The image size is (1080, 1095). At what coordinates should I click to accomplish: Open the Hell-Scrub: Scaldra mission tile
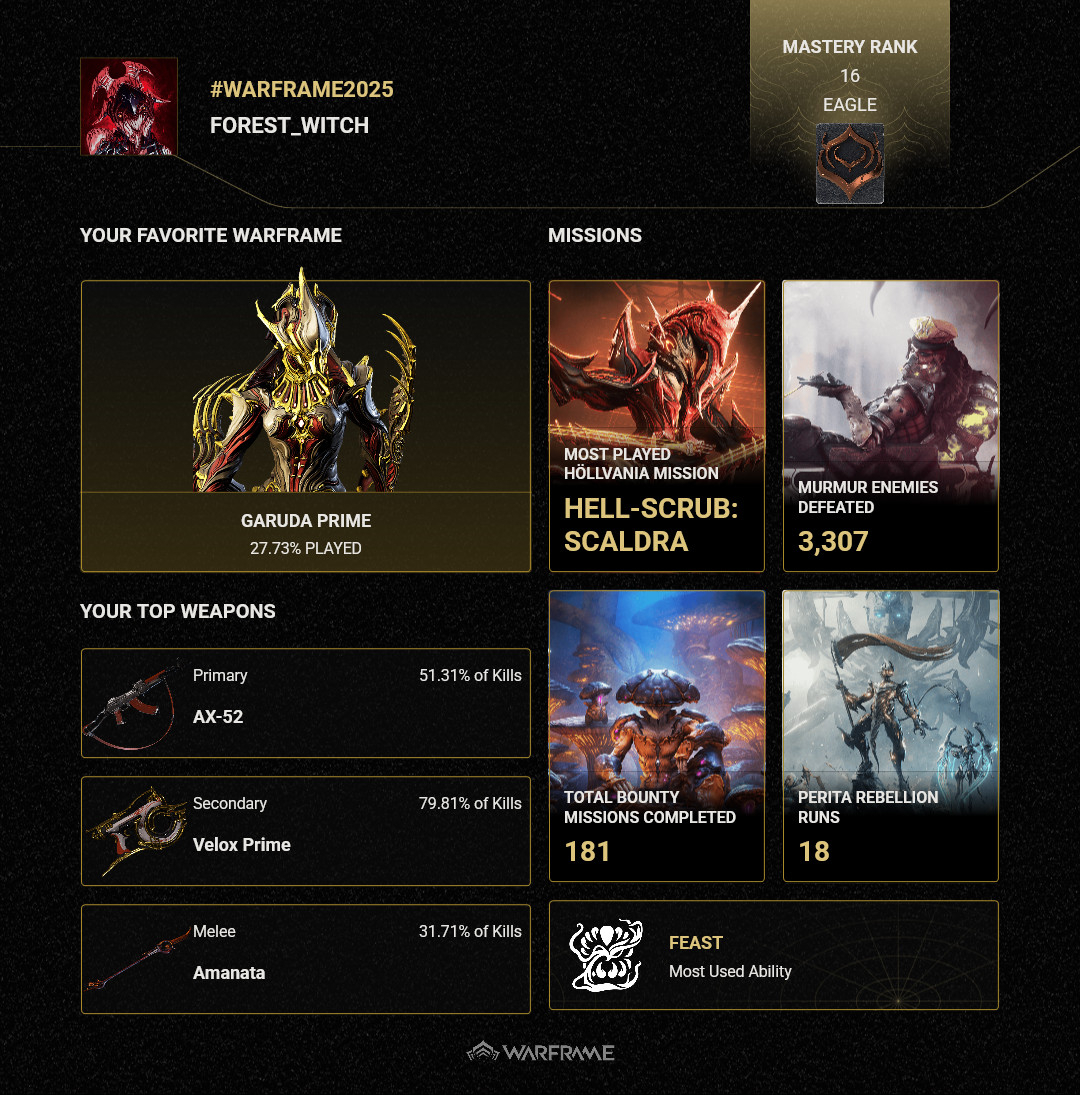pyautogui.click(x=656, y=426)
